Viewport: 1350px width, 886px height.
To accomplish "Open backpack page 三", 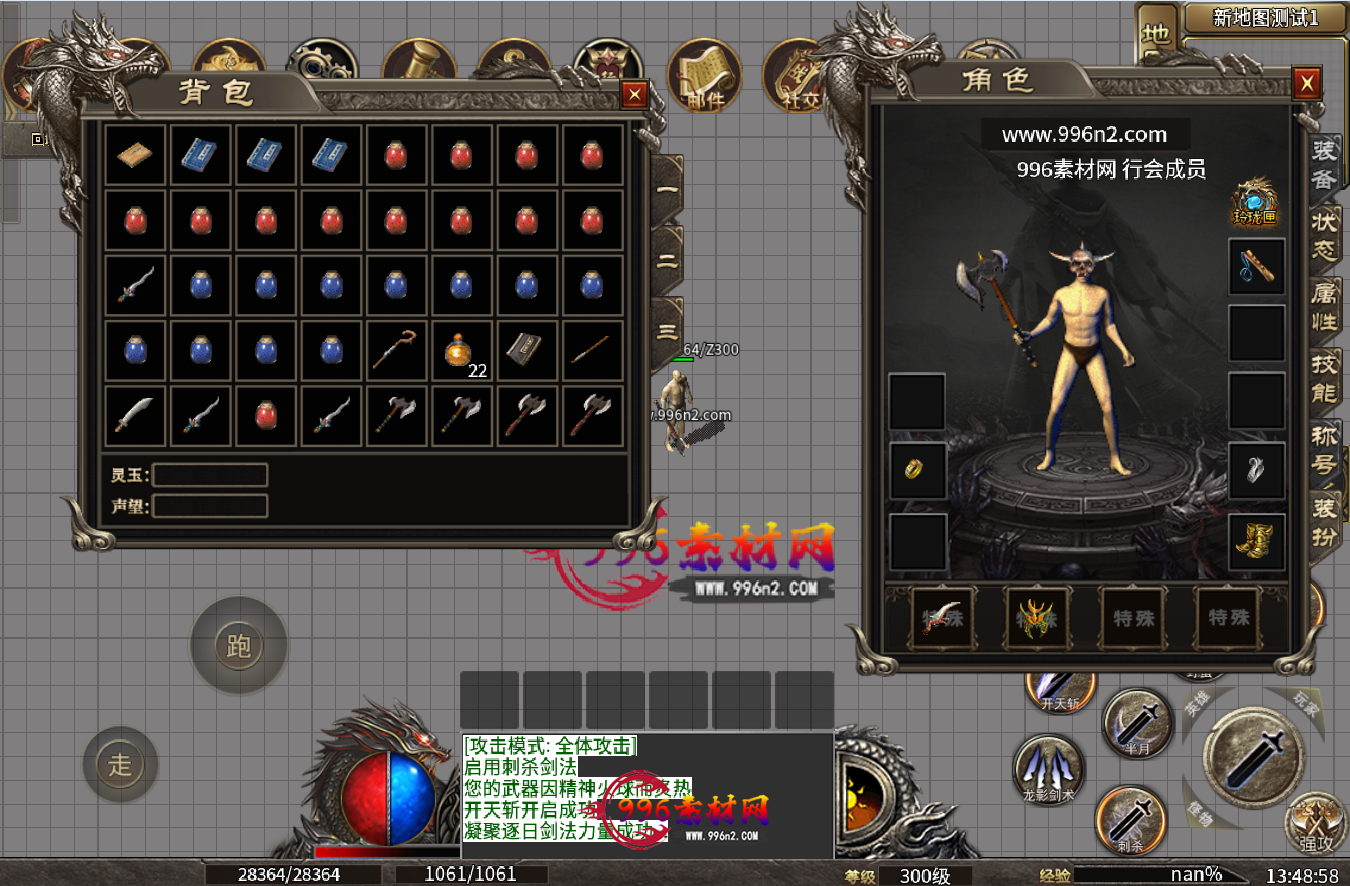I will pyautogui.click(x=667, y=332).
